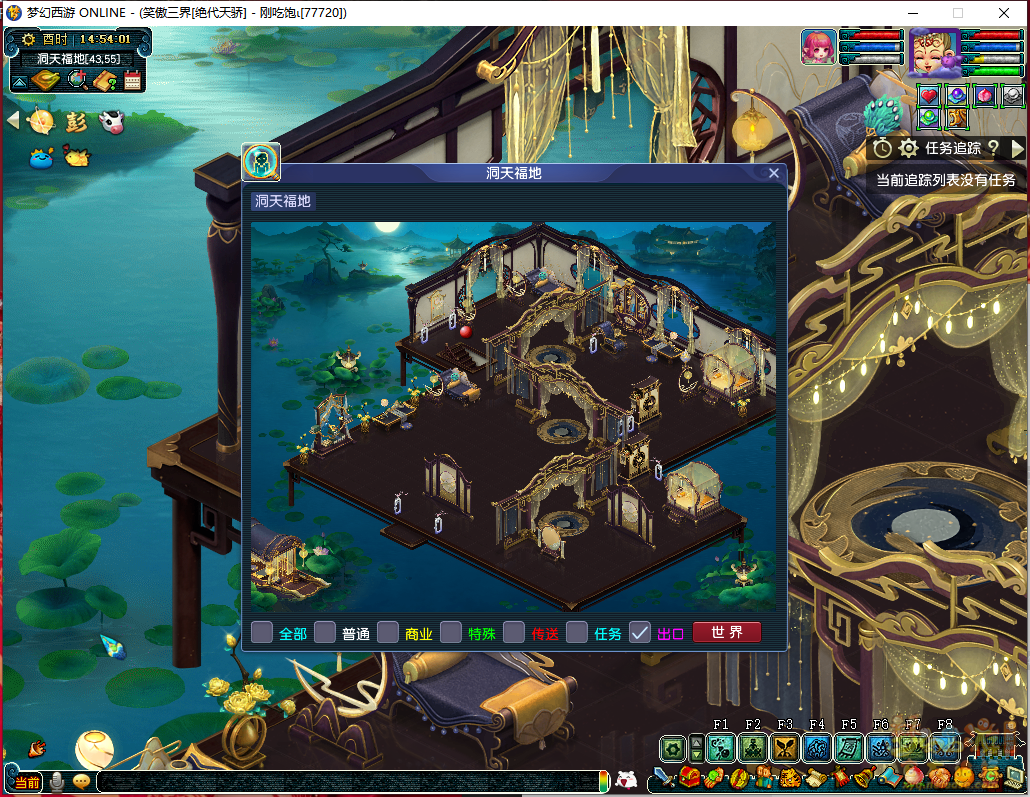Select the pink-haired character portrait
This screenshot has height=797, width=1030.
tap(818, 47)
